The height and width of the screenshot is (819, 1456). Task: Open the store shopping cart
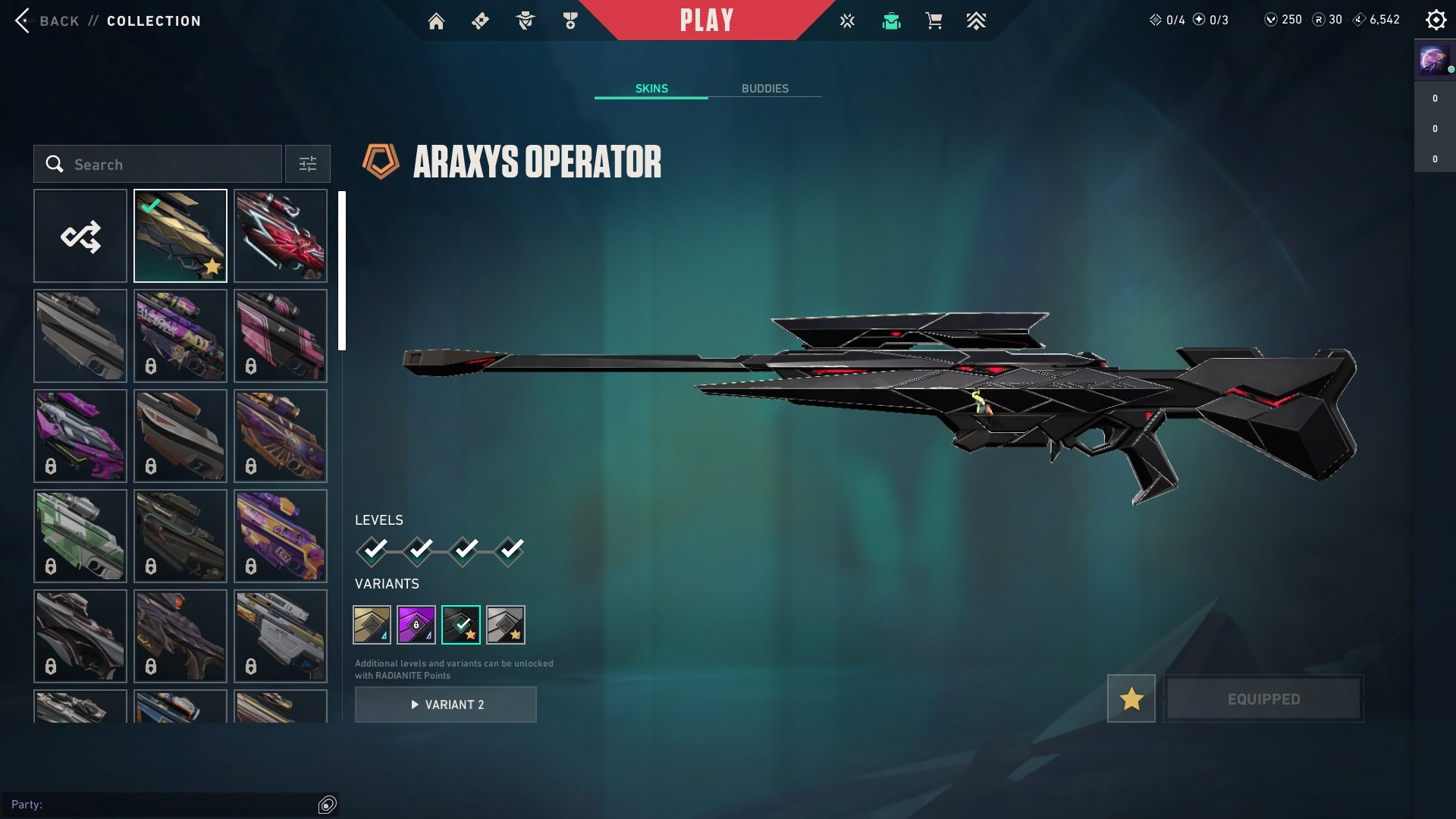click(x=934, y=21)
